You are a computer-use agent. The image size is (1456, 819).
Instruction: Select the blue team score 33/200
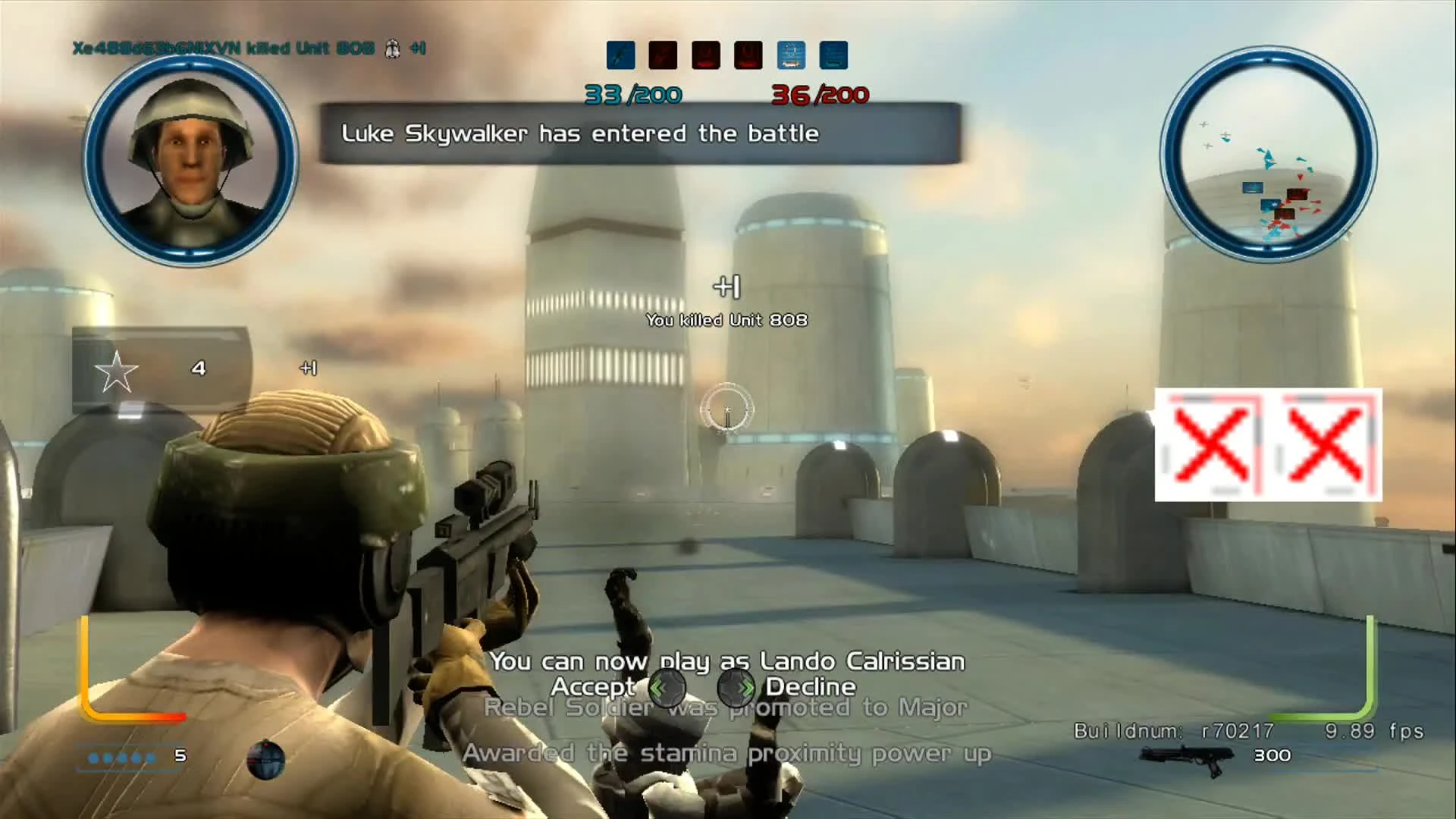coord(632,95)
